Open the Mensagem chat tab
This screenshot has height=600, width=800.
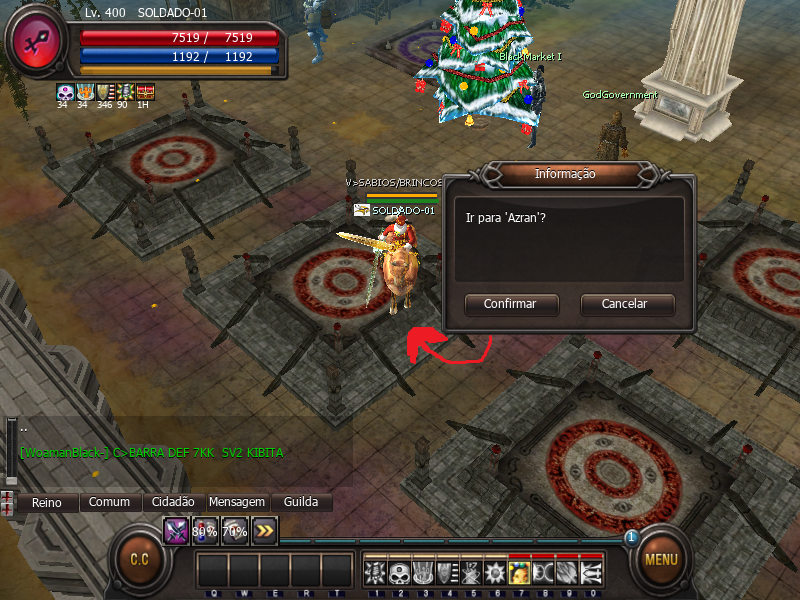click(237, 502)
